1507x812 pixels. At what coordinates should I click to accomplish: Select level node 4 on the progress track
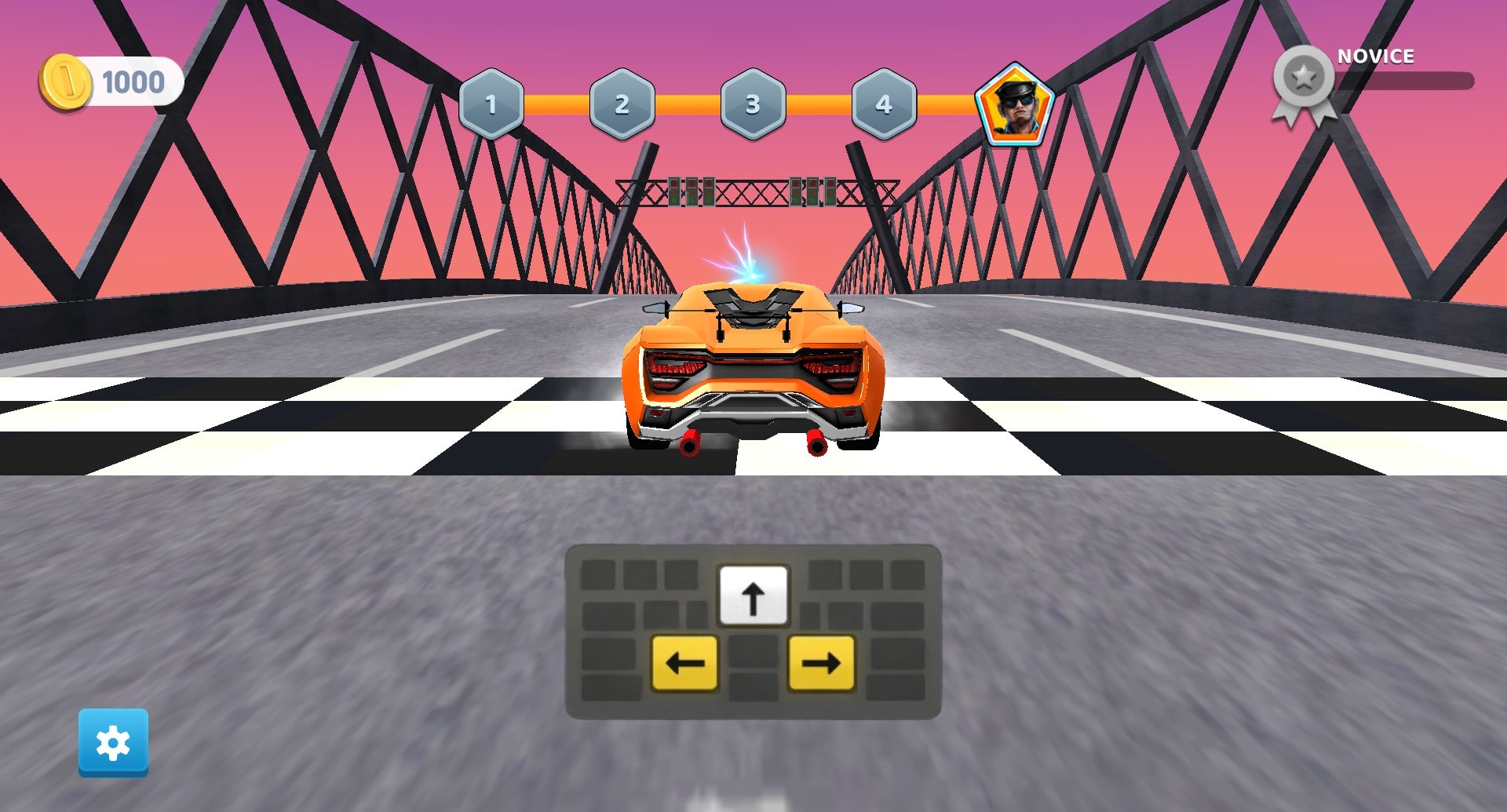coord(885,102)
